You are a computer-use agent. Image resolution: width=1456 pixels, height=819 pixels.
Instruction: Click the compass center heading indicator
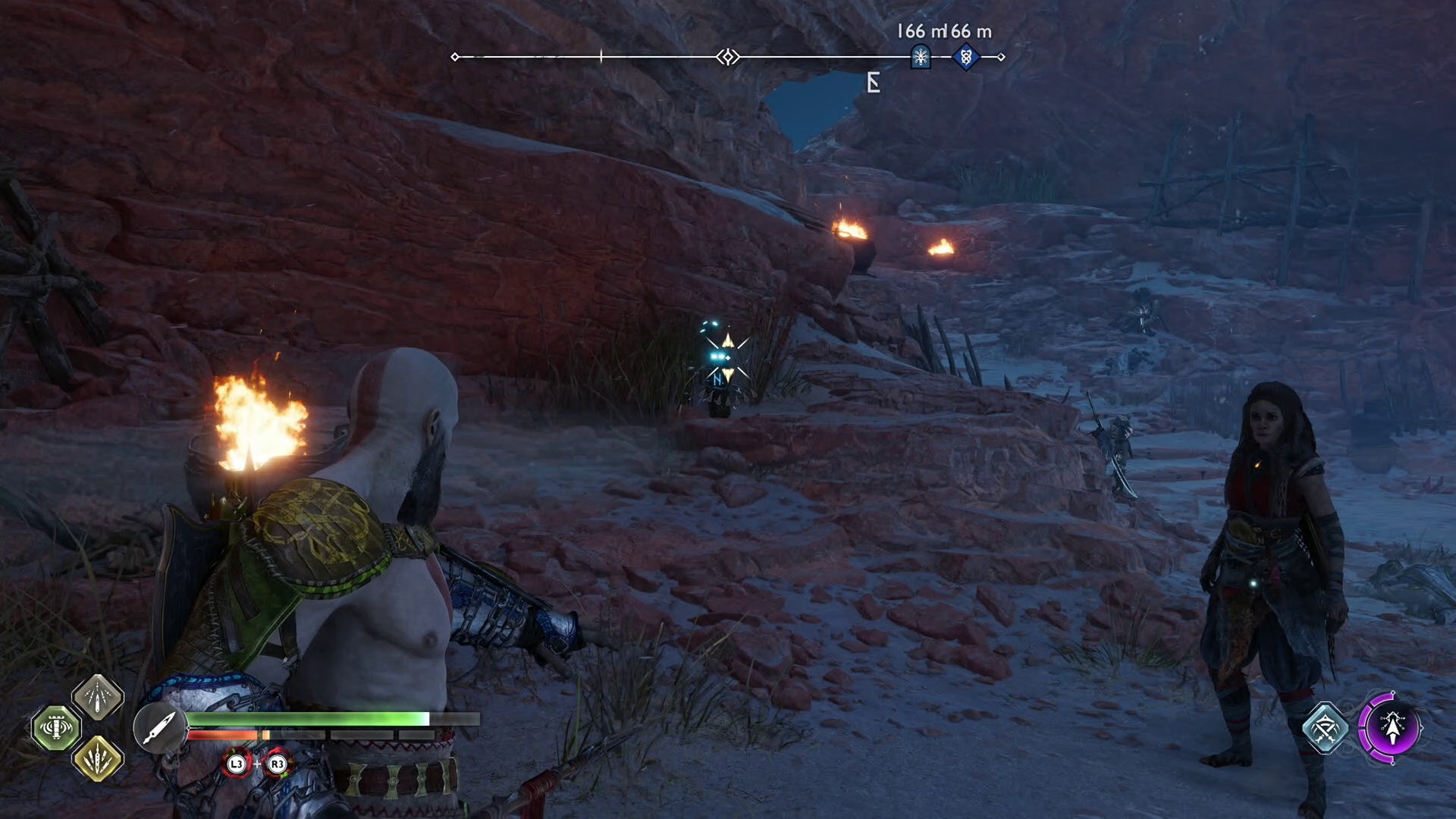pyautogui.click(x=728, y=57)
